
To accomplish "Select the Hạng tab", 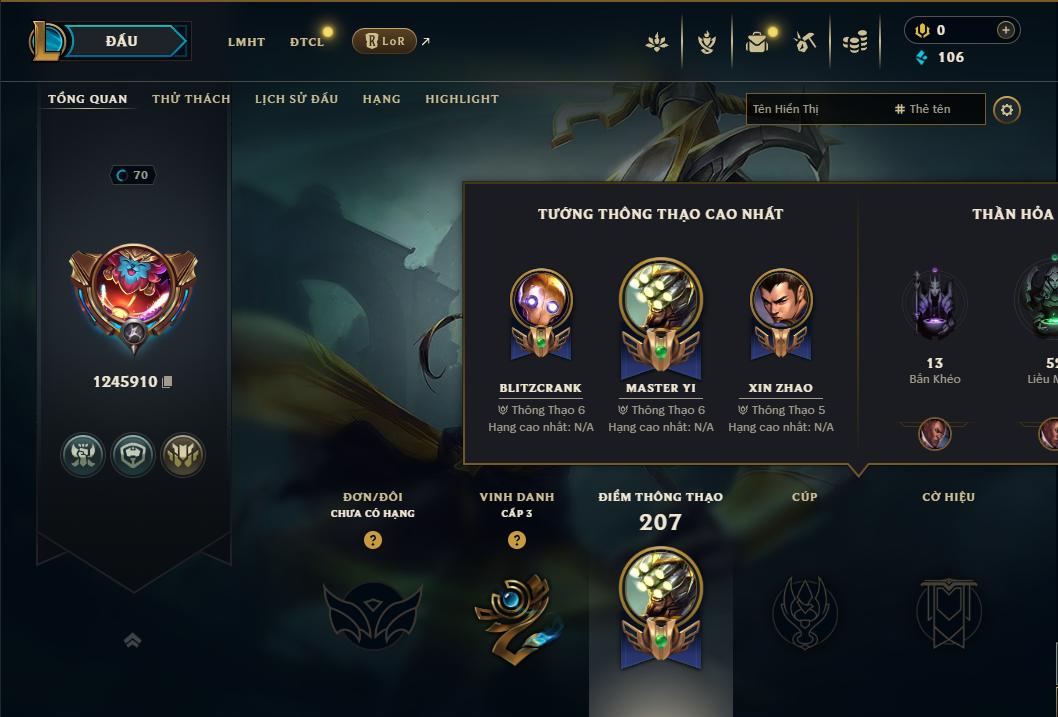I will coord(381,99).
